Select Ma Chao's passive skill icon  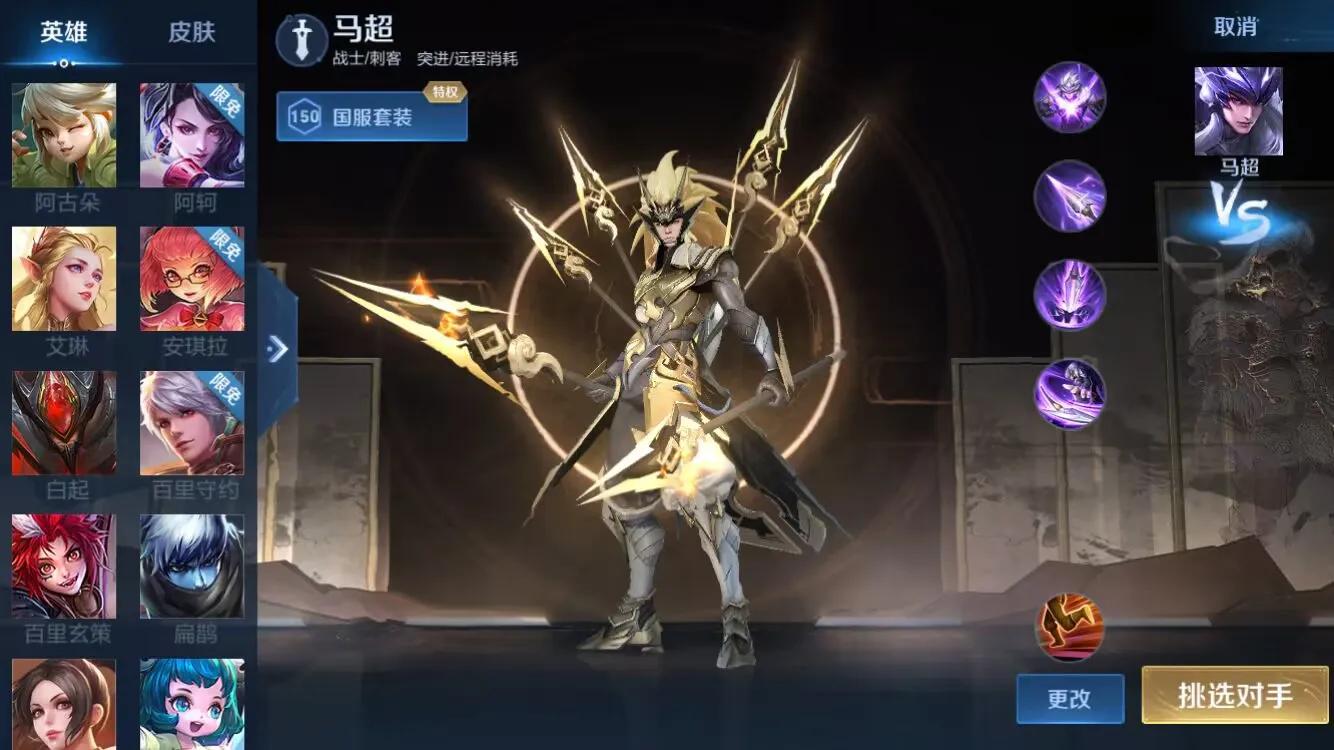tap(1069, 97)
